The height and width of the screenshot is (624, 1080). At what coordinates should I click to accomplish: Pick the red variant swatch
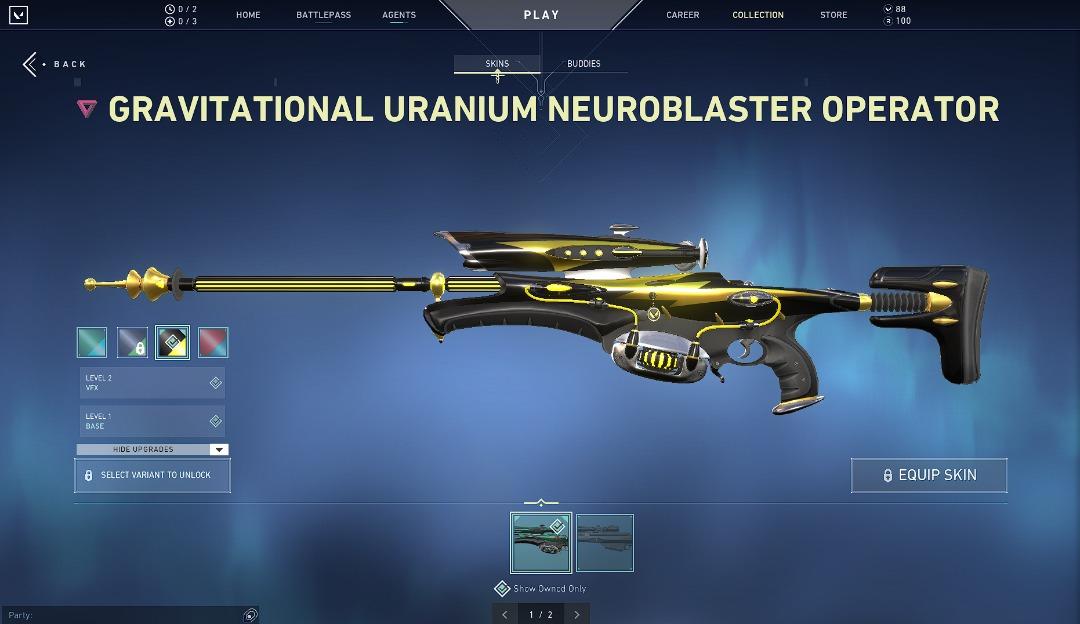point(213,342)
